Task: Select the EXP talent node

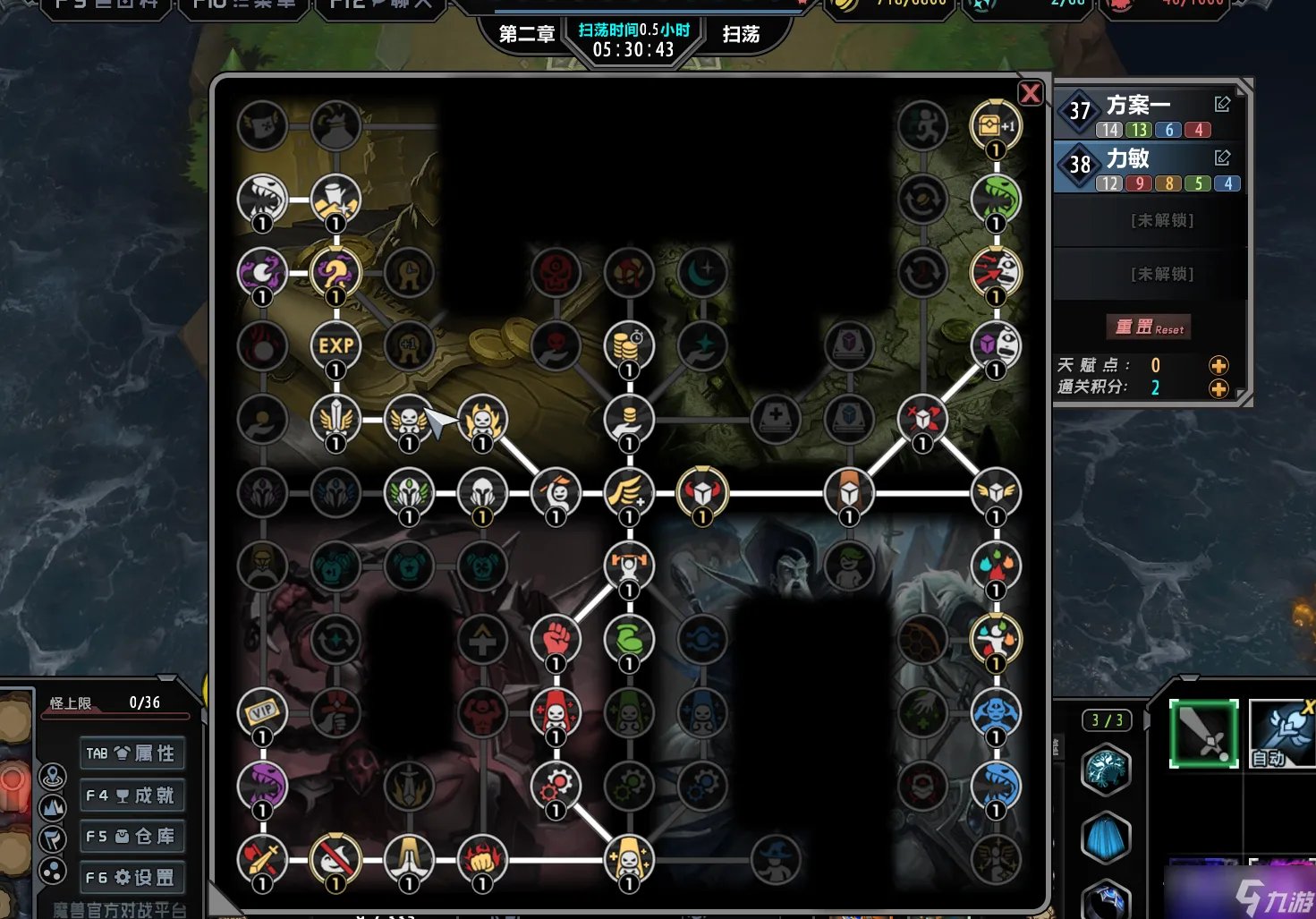Action: (335, 345)
